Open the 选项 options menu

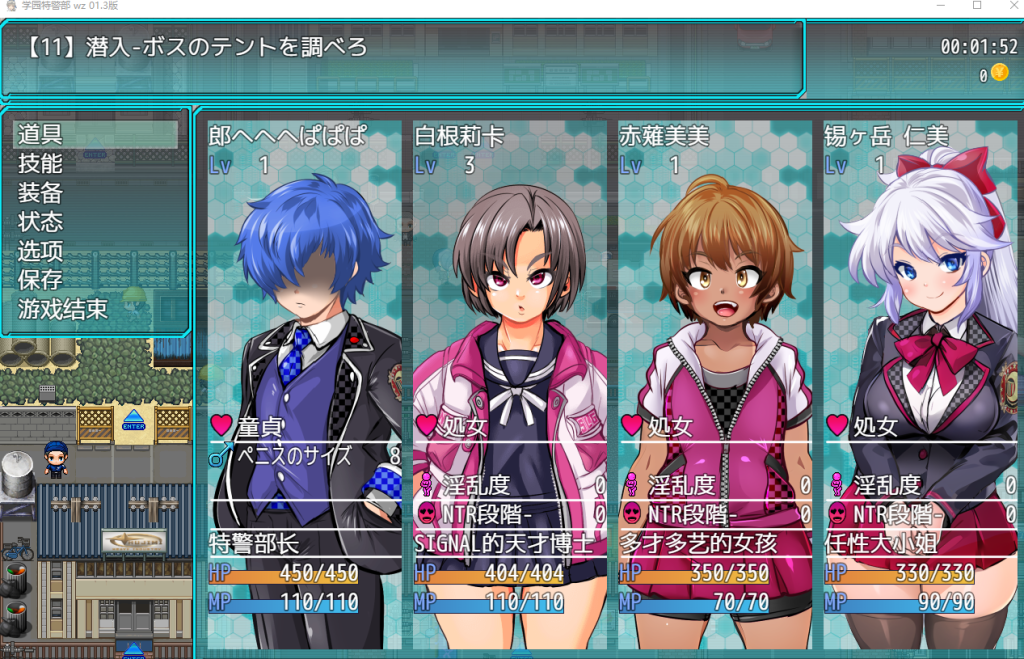[x=40, y=251]
